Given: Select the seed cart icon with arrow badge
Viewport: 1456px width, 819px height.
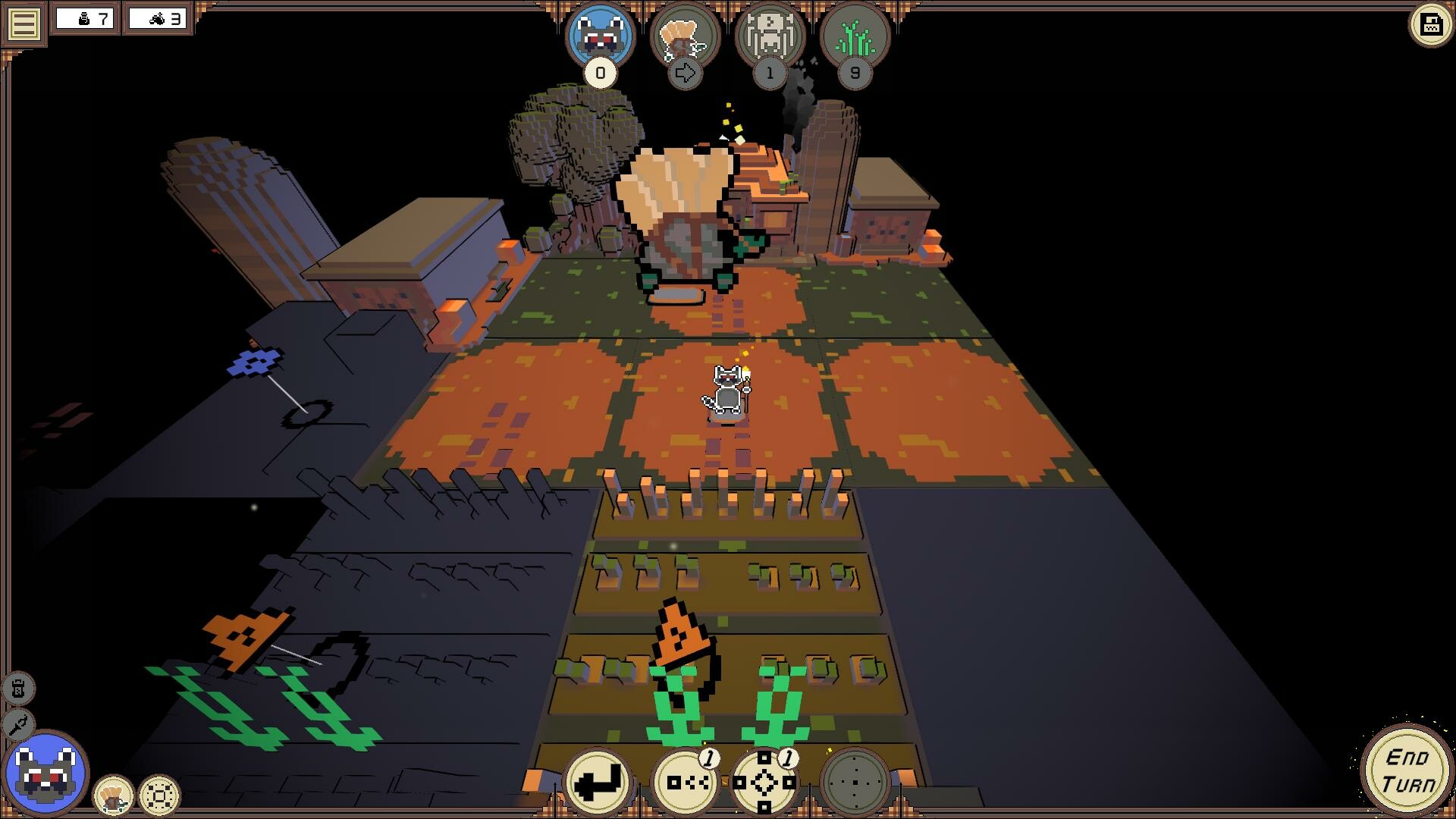Looking at the screenshot, I should pyautogui.click(x=686, y=36).
